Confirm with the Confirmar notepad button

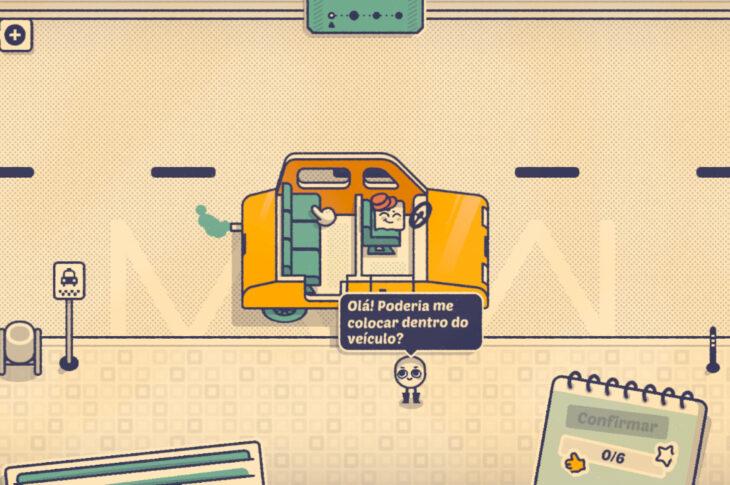(x=618, y=422)
